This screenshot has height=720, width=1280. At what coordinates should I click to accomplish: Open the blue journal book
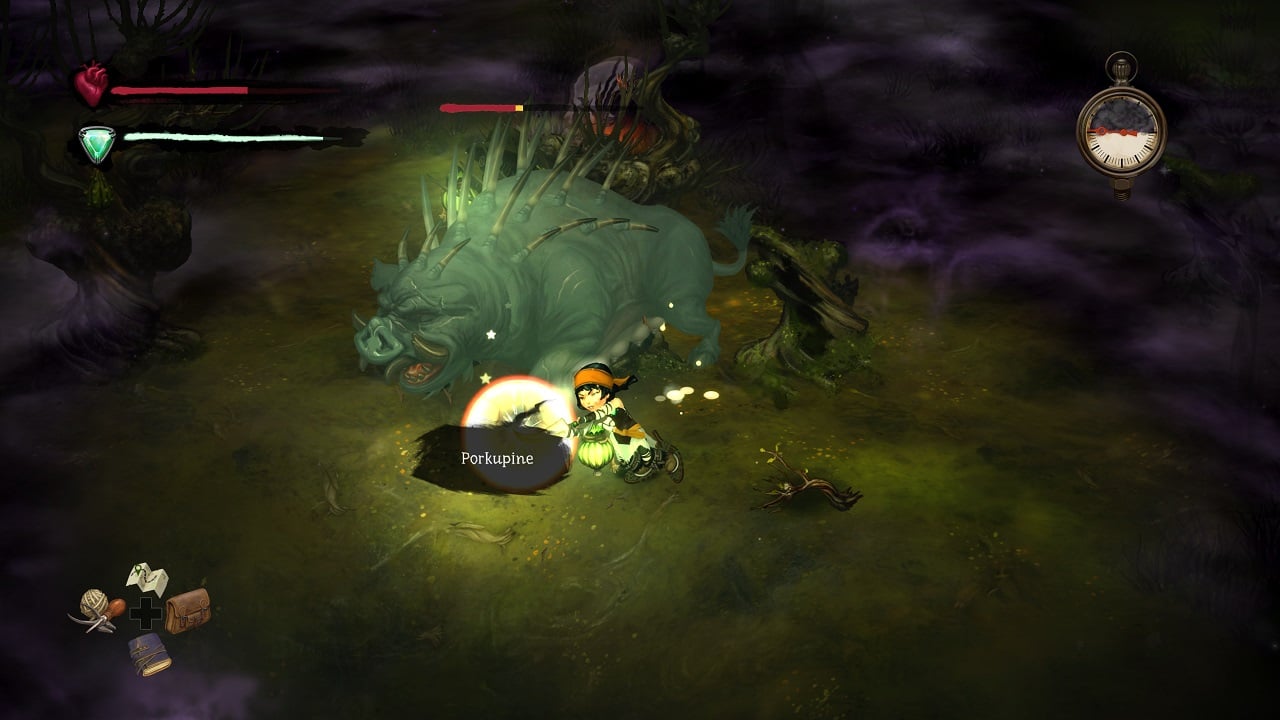pos(149,652)
